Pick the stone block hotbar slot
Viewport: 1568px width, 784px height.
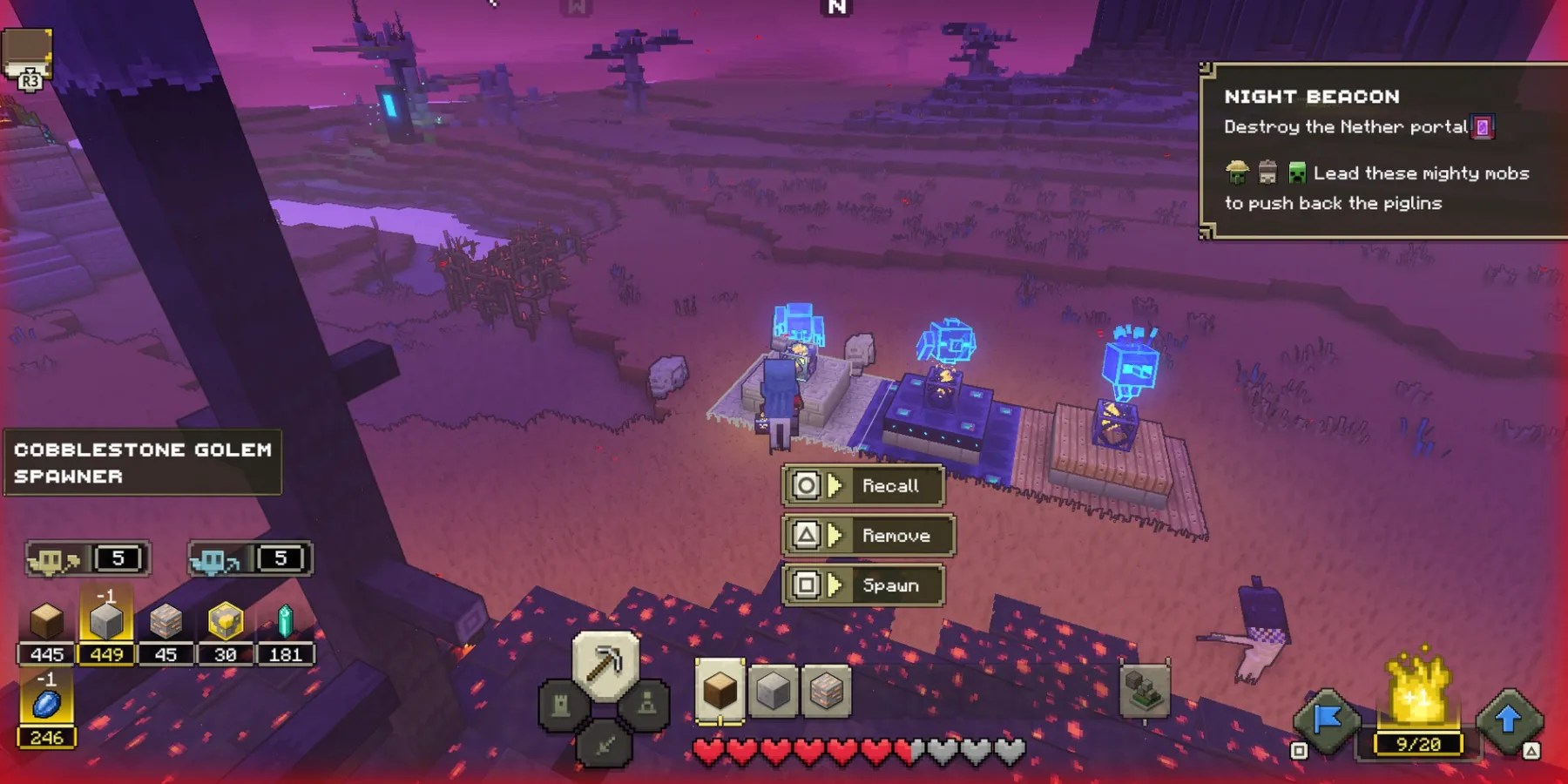(773, 691)
